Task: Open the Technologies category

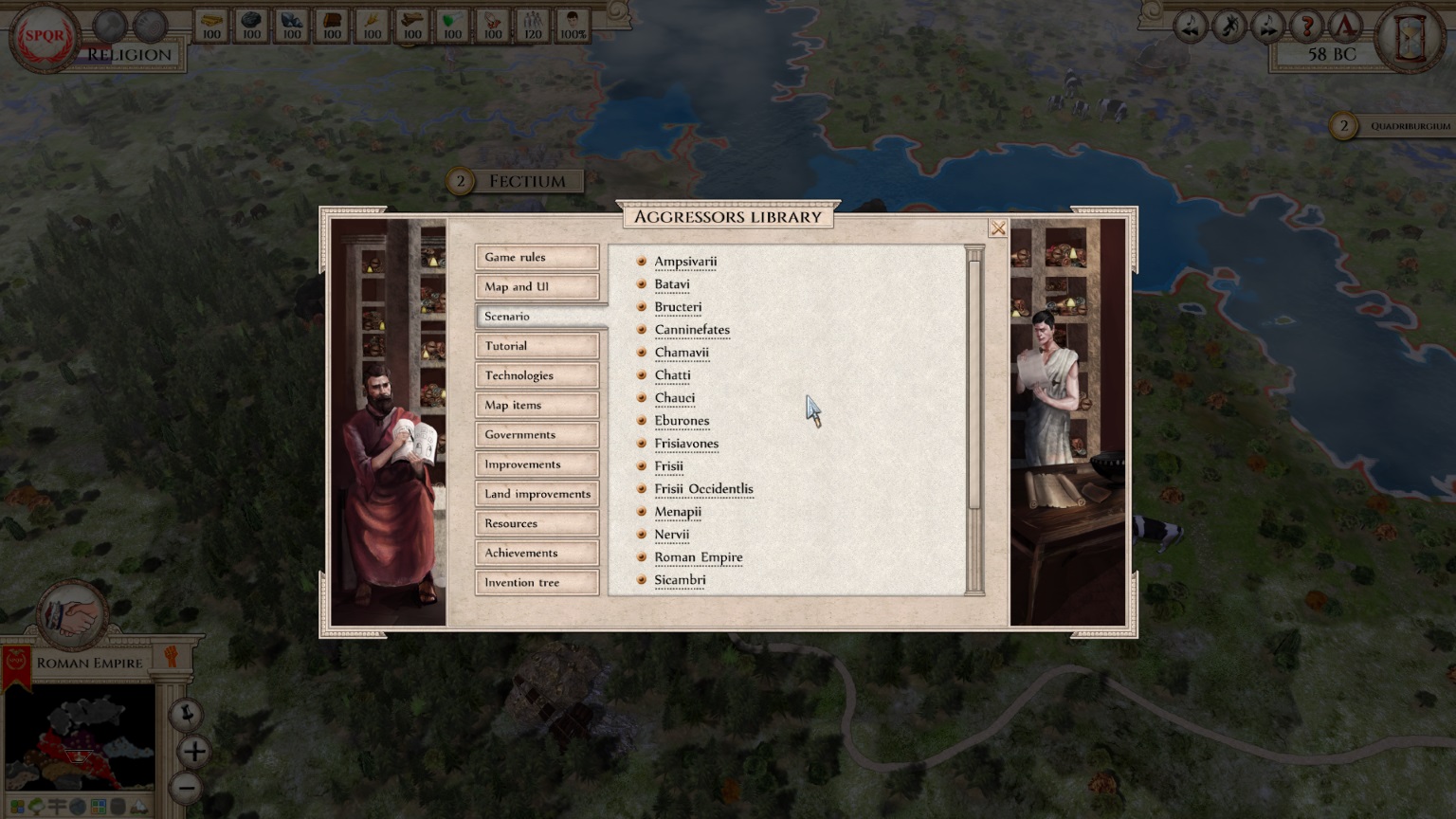Action: [x=537, y=375]
